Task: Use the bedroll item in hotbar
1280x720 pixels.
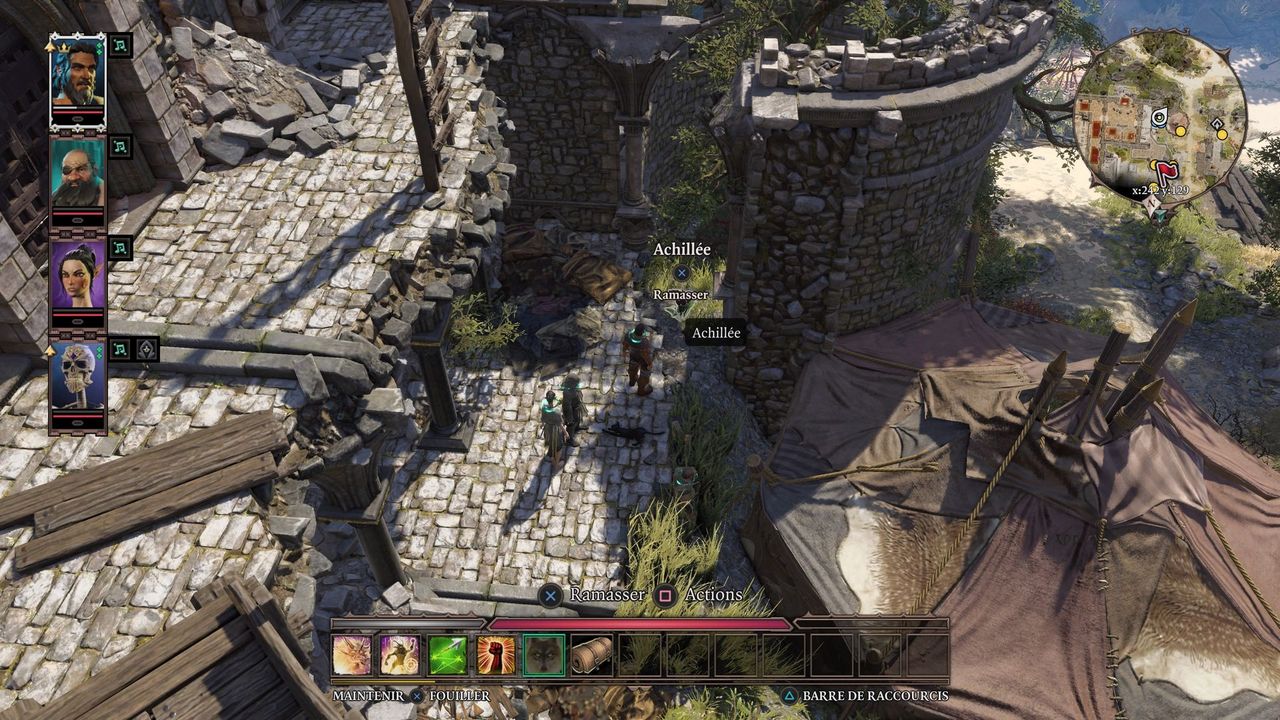Action: [x=591, y=655]
